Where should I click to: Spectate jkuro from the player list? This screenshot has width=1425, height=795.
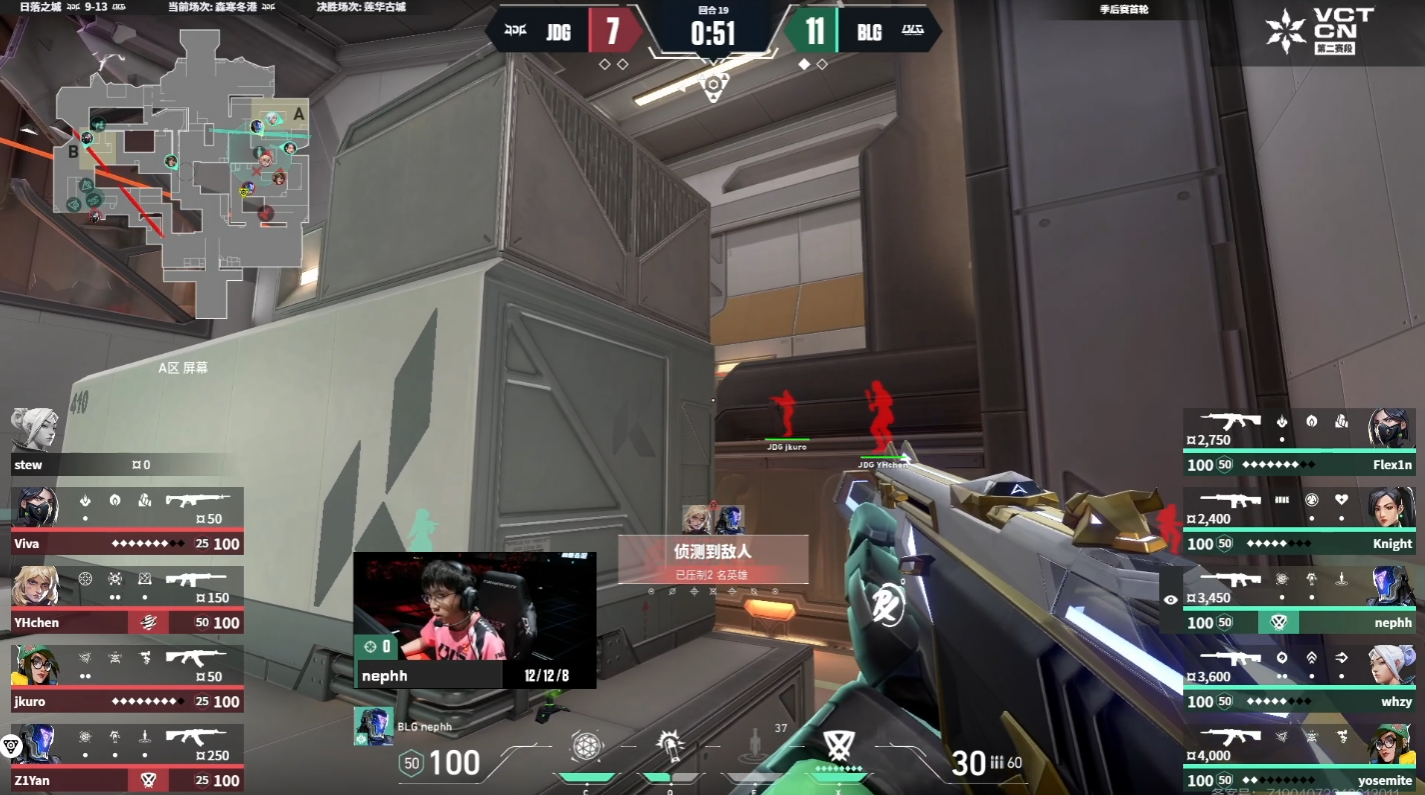(x=128, y=678)
